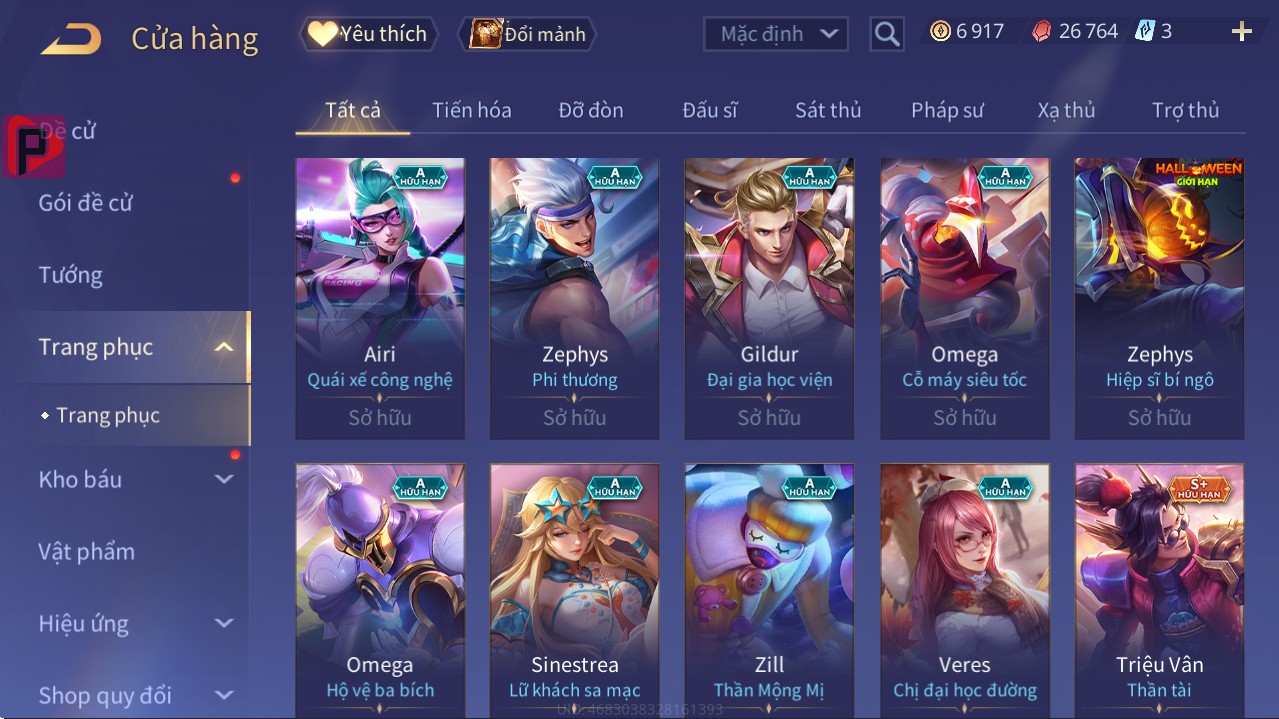The image size is (1279, 719).
Task: Select Airi Quái xế công nghệ skin
Action: pyautogui.click(x=380, y=298)
